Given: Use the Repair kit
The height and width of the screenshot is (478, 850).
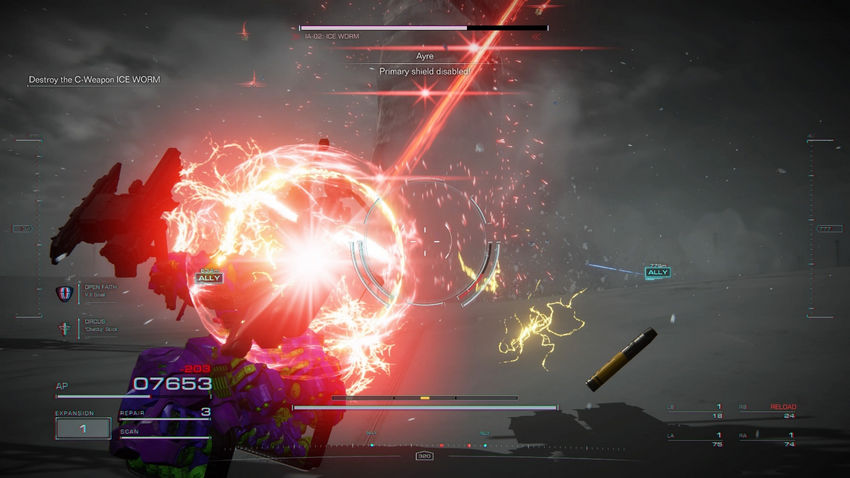Looking at the screenshot, I should coord(165,412).
